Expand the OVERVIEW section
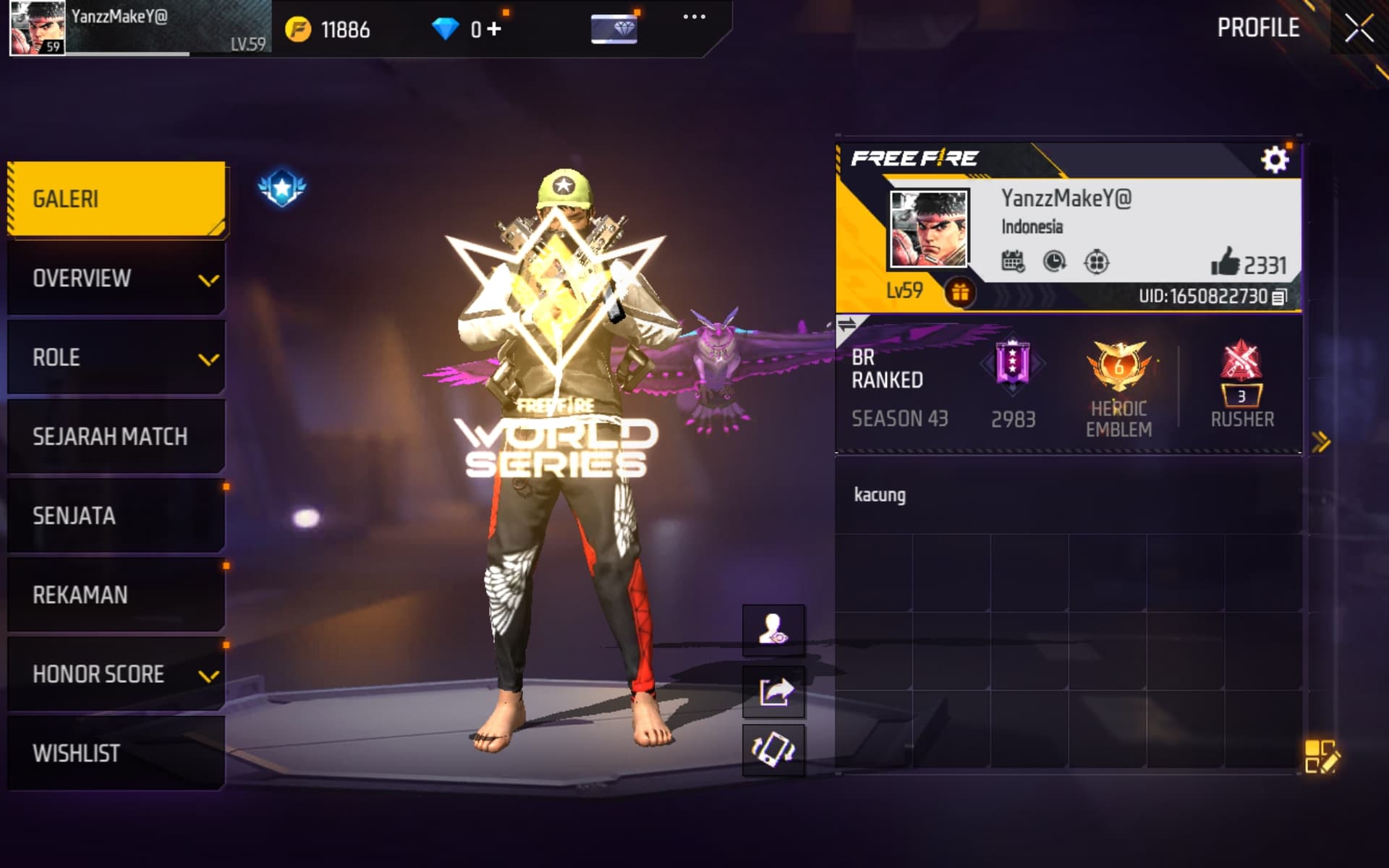The height and width of the screenshot is (868, 1389). pos(116,278)
